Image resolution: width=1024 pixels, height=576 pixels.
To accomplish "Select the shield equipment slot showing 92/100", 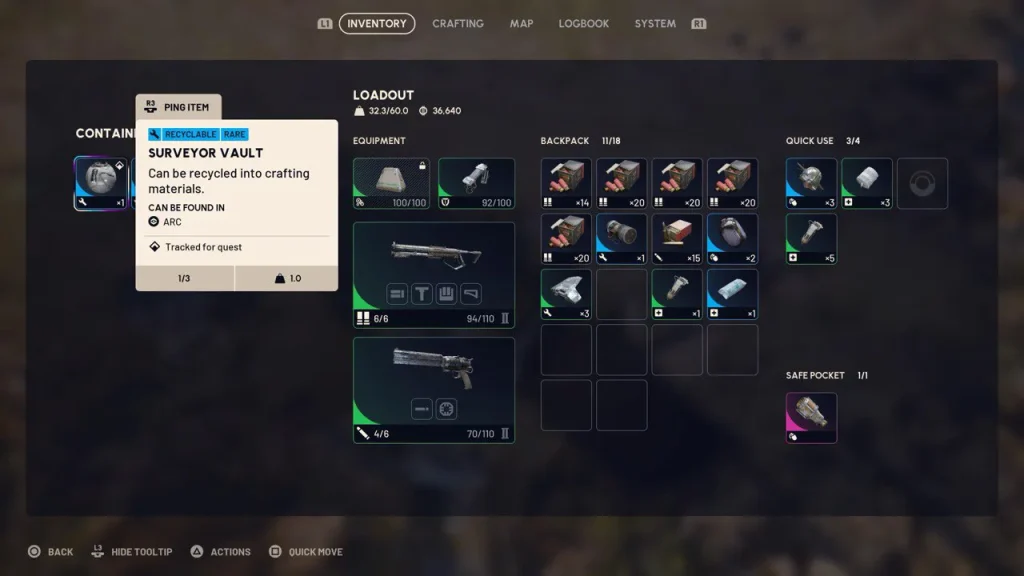I will (476, 183).
